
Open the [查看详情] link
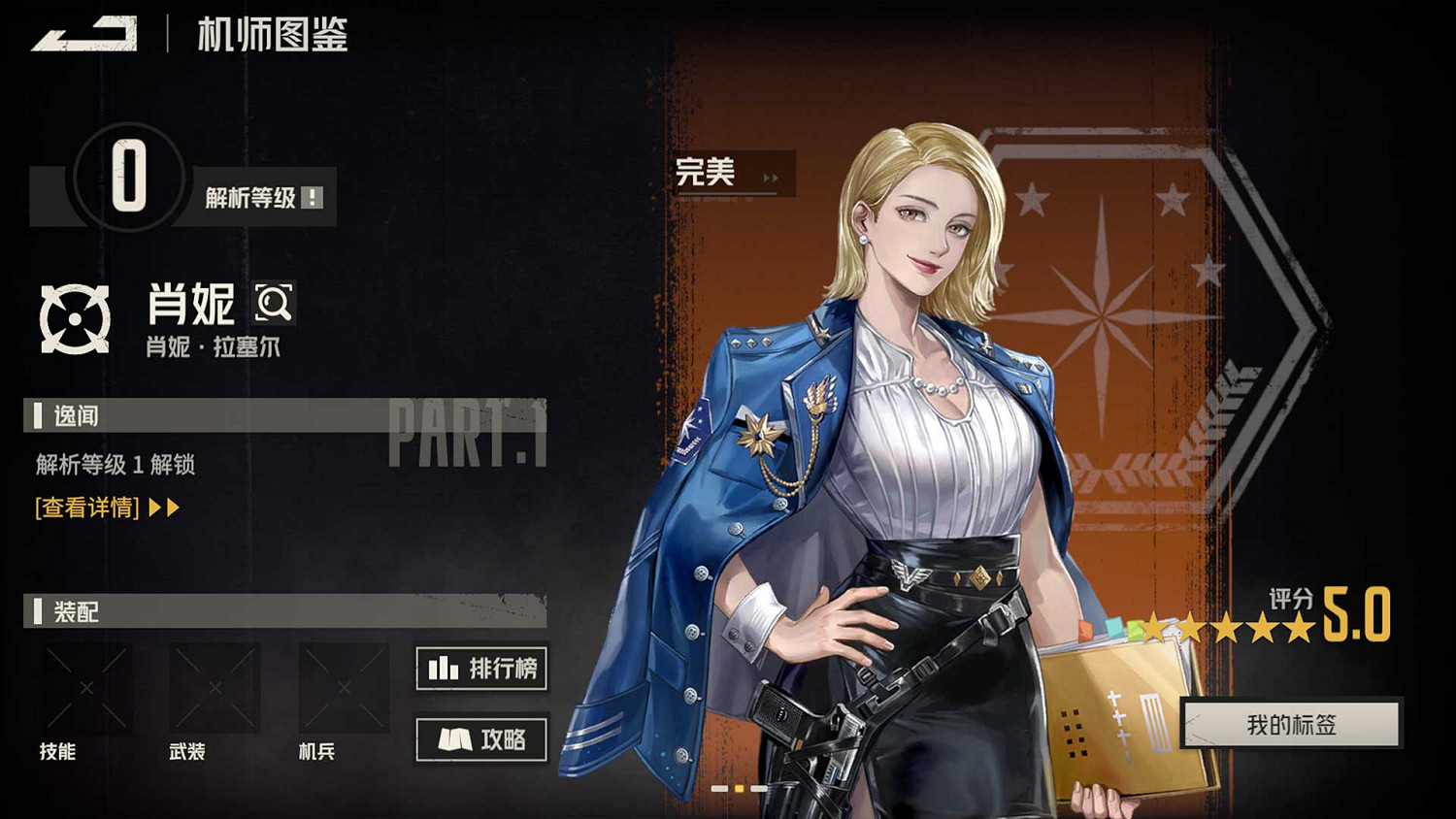tap(85, 507)
